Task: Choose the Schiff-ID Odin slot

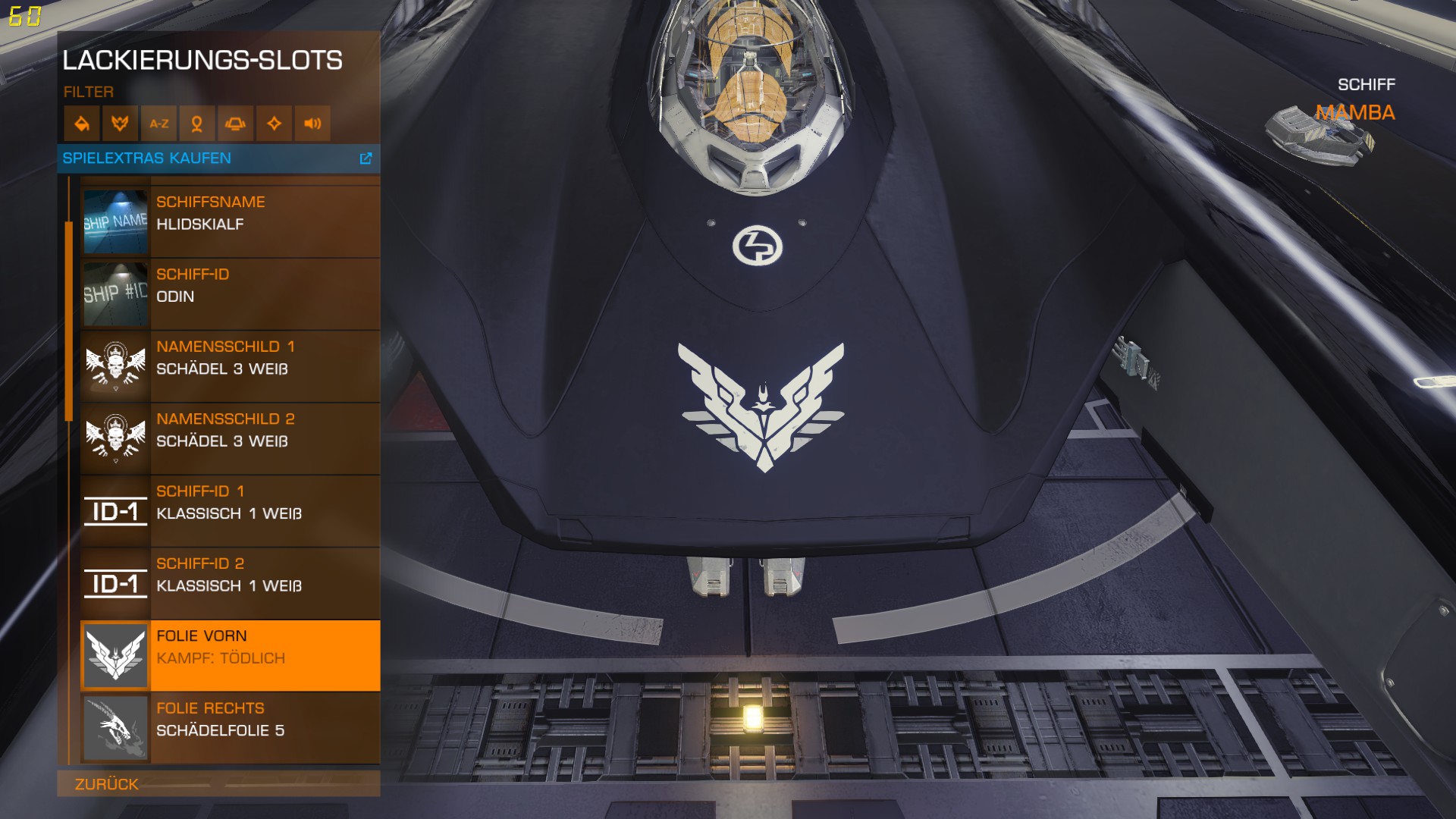Action: pyautogui.click(x=230, y=293)
